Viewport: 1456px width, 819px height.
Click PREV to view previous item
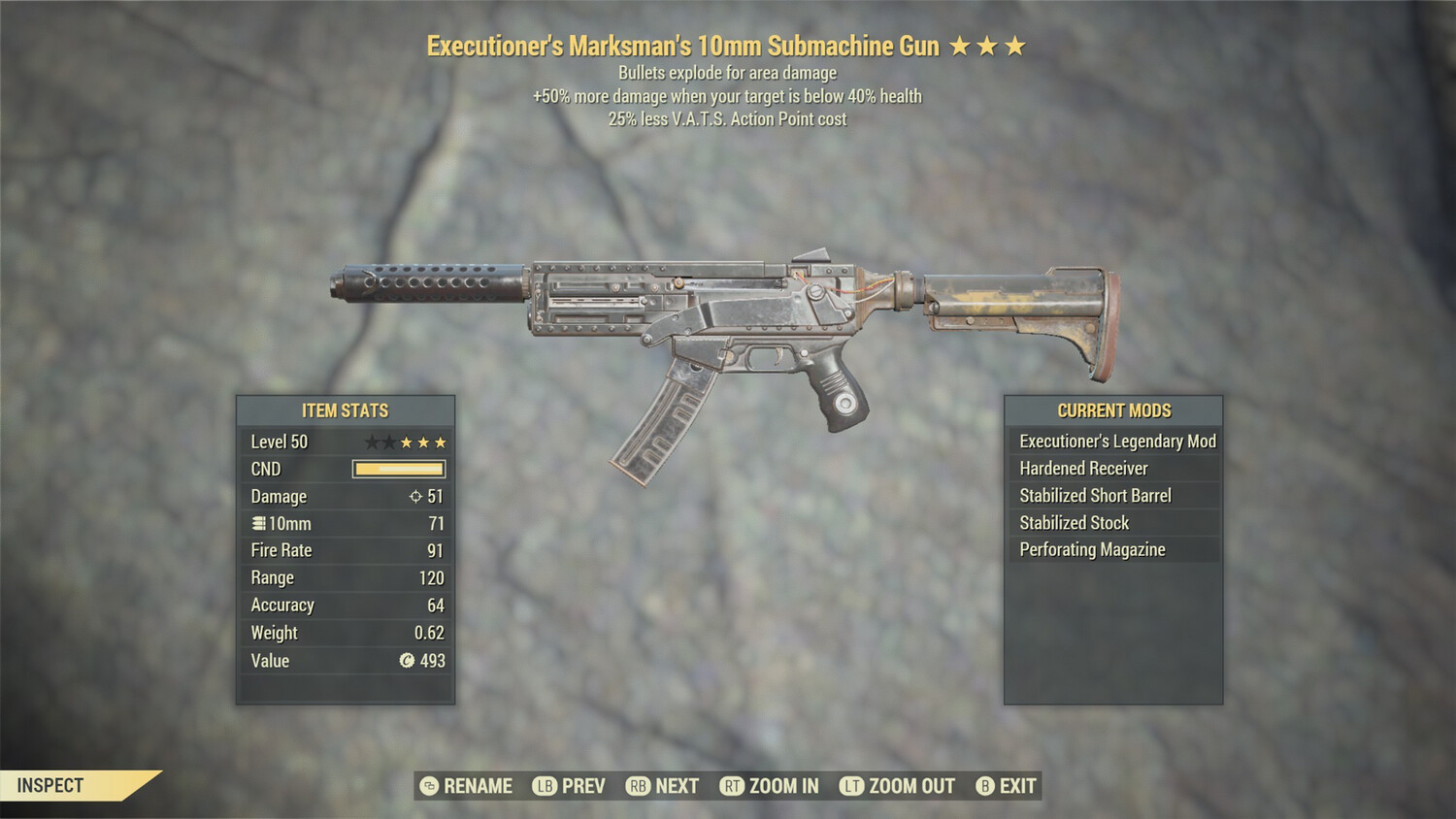(579, 786)
